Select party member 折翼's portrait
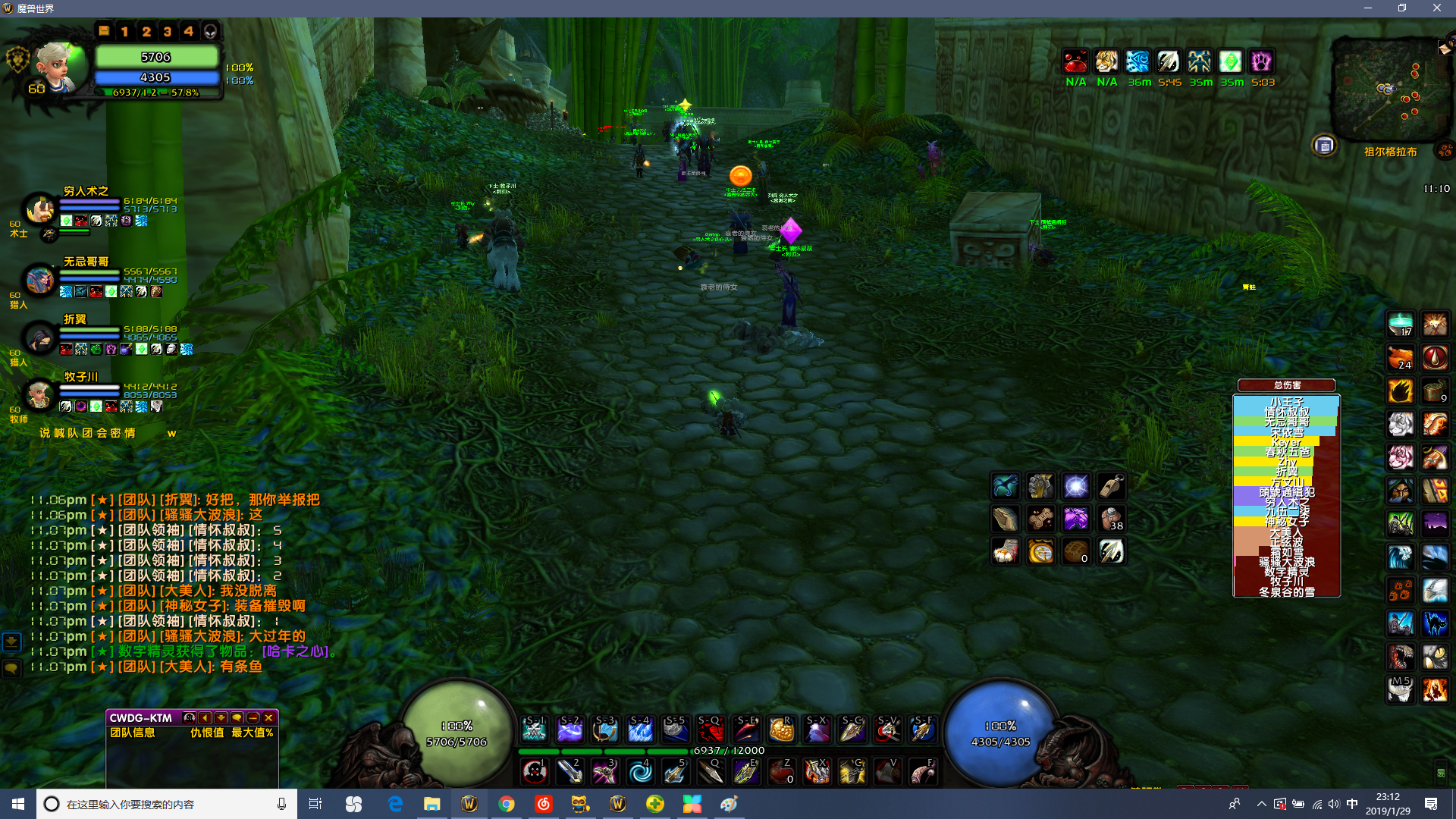The image size is (1456, 819). click(39, 337)
